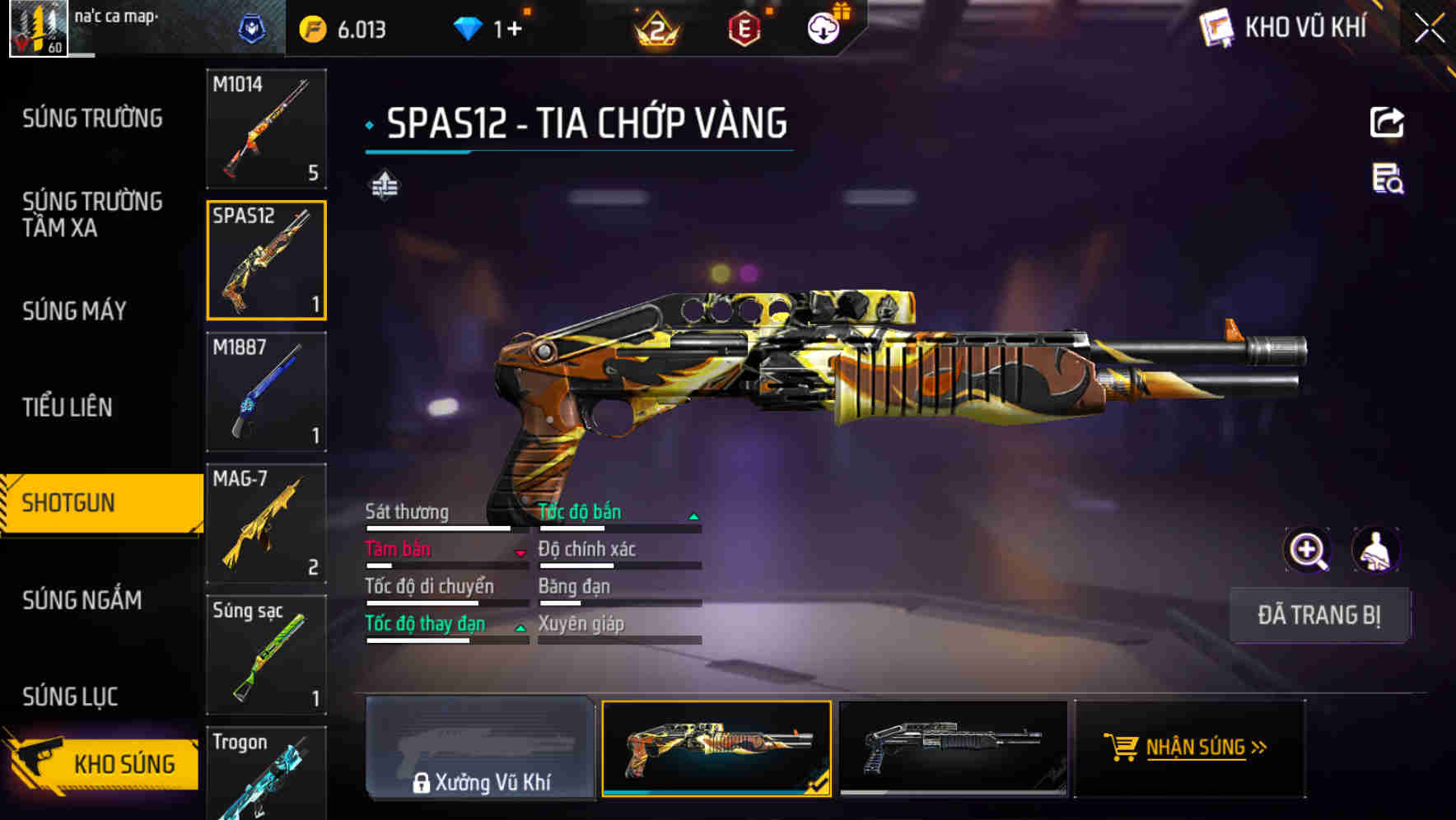Switch to the SÚNG MÁY category
The width and height of the screenshot is (1456, 820).
coord(74,311)
